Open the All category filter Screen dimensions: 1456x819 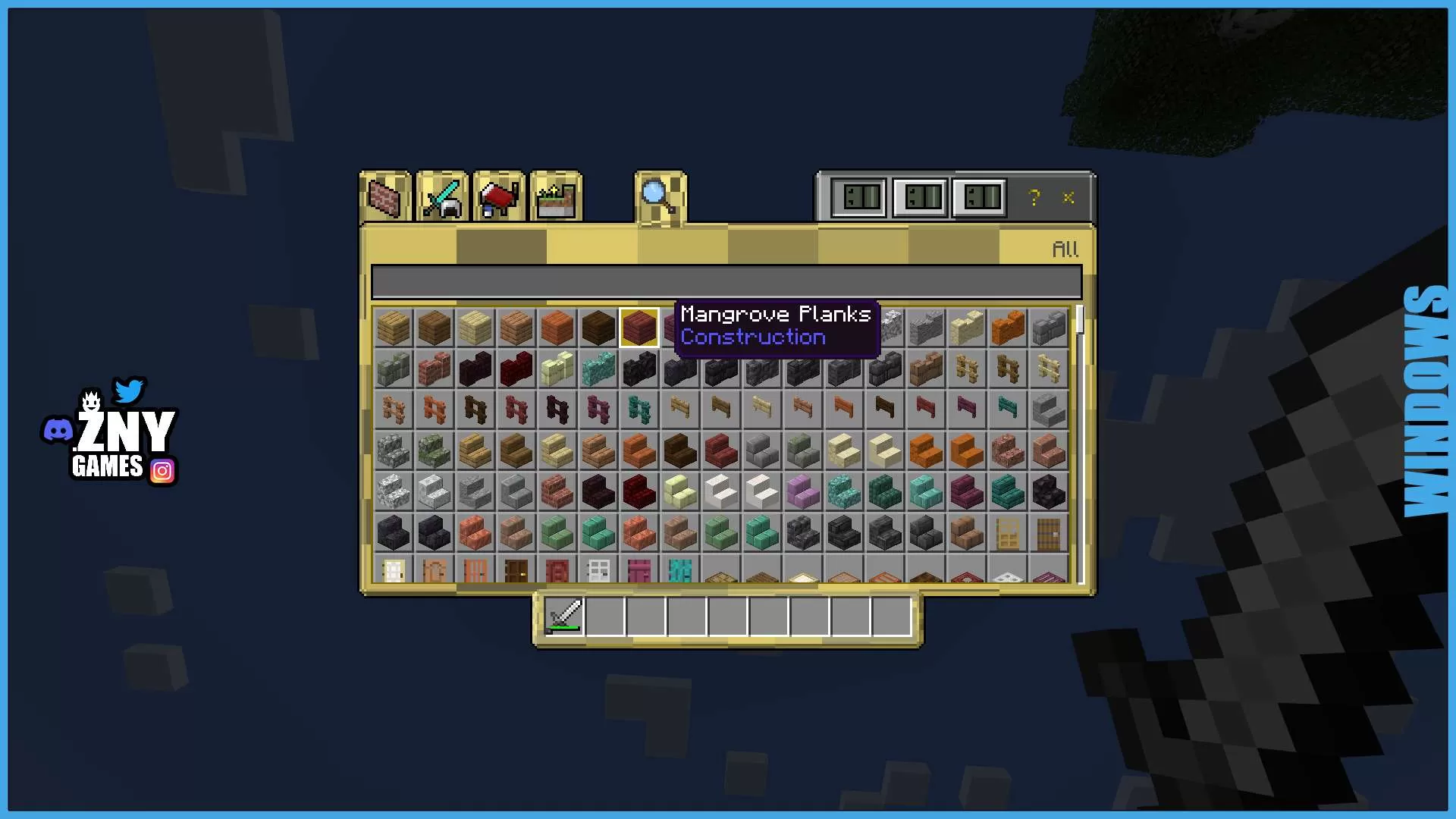point(1065,248)
